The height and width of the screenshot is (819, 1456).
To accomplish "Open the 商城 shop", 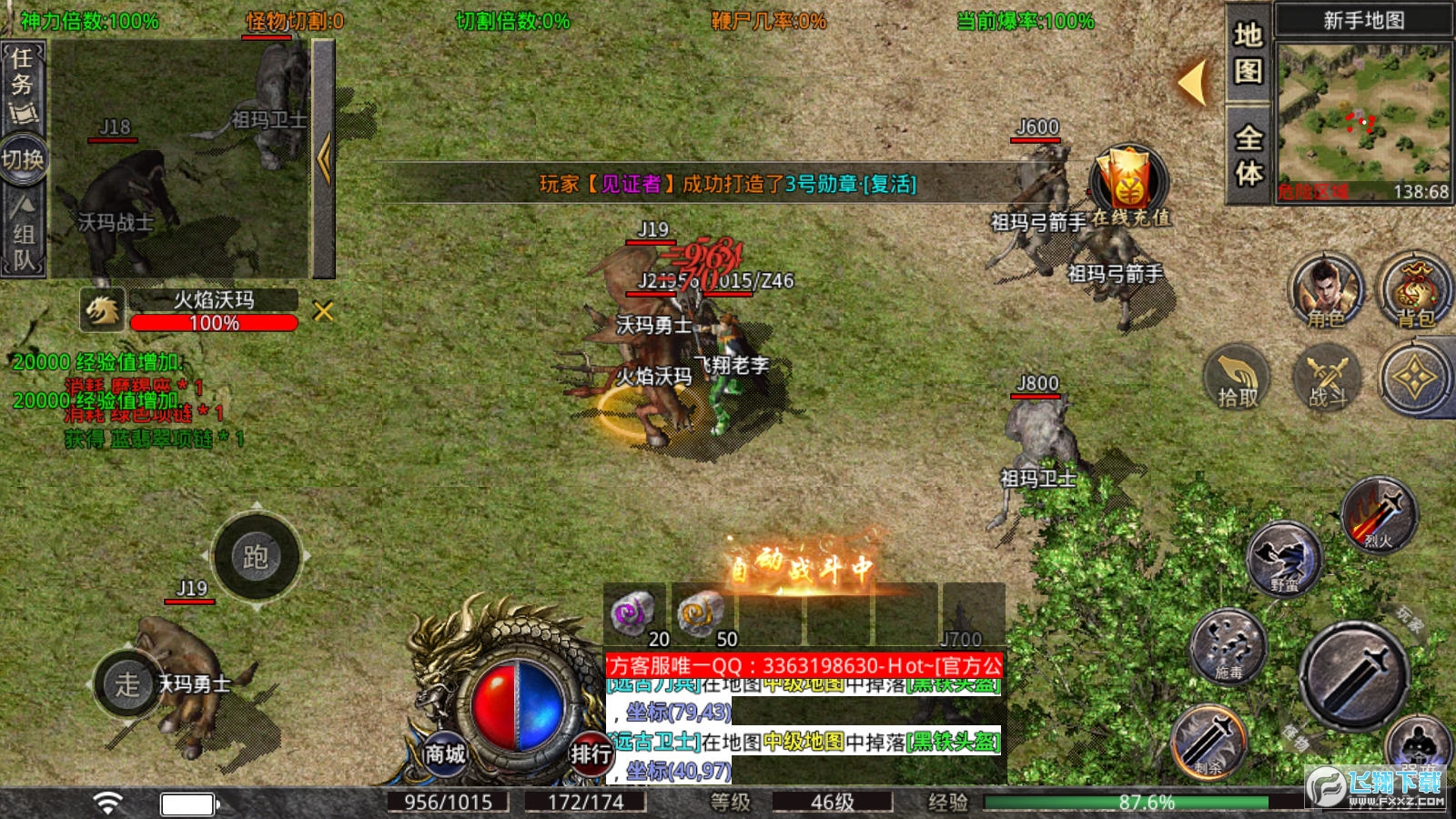I will click(x=445, y=753).
